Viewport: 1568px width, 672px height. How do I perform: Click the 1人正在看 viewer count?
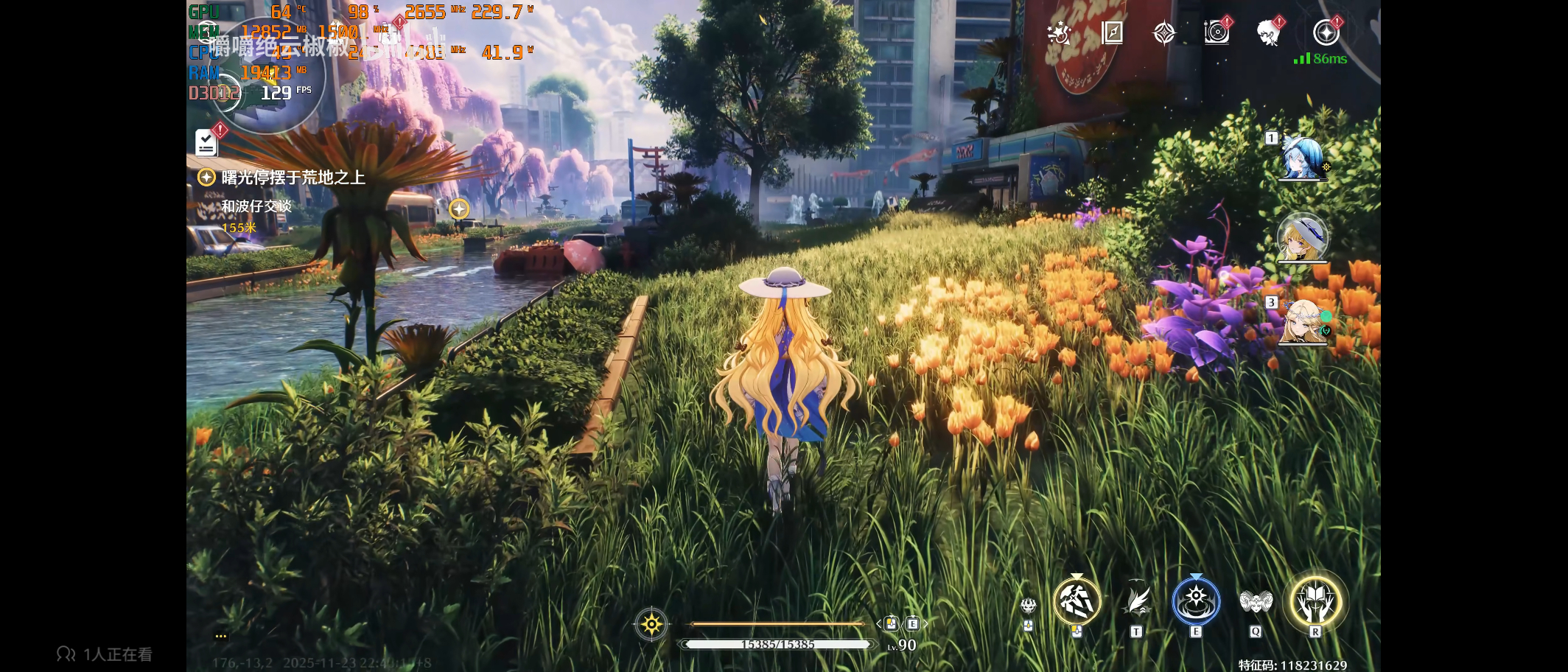click(x=105, y=654)
